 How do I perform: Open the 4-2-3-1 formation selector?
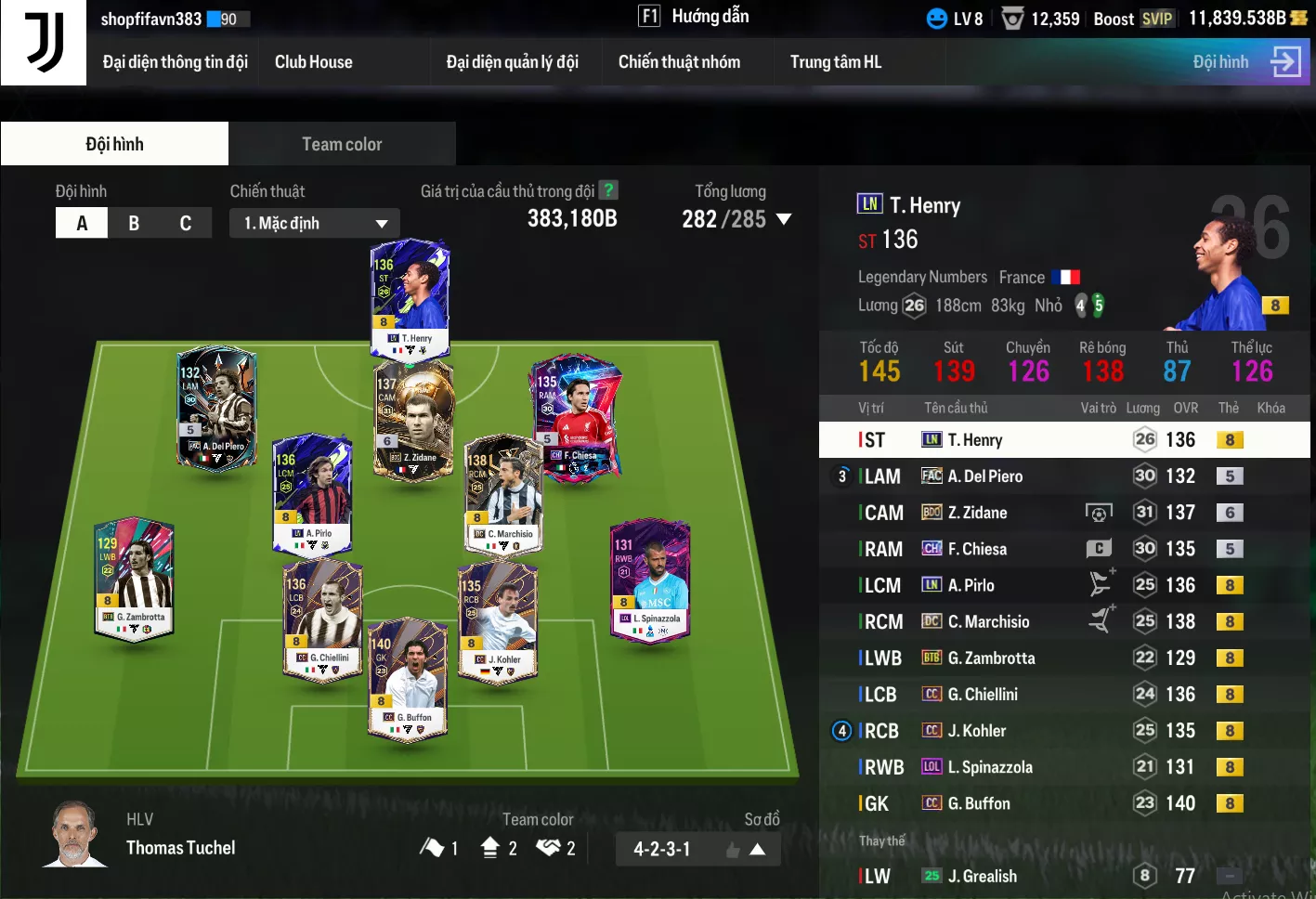point(697,849)
